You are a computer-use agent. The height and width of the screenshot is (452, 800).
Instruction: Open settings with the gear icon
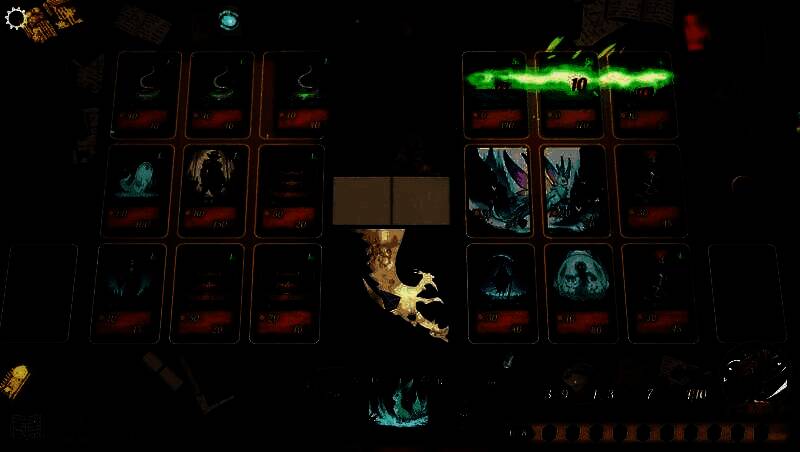(x=16, y=19)
